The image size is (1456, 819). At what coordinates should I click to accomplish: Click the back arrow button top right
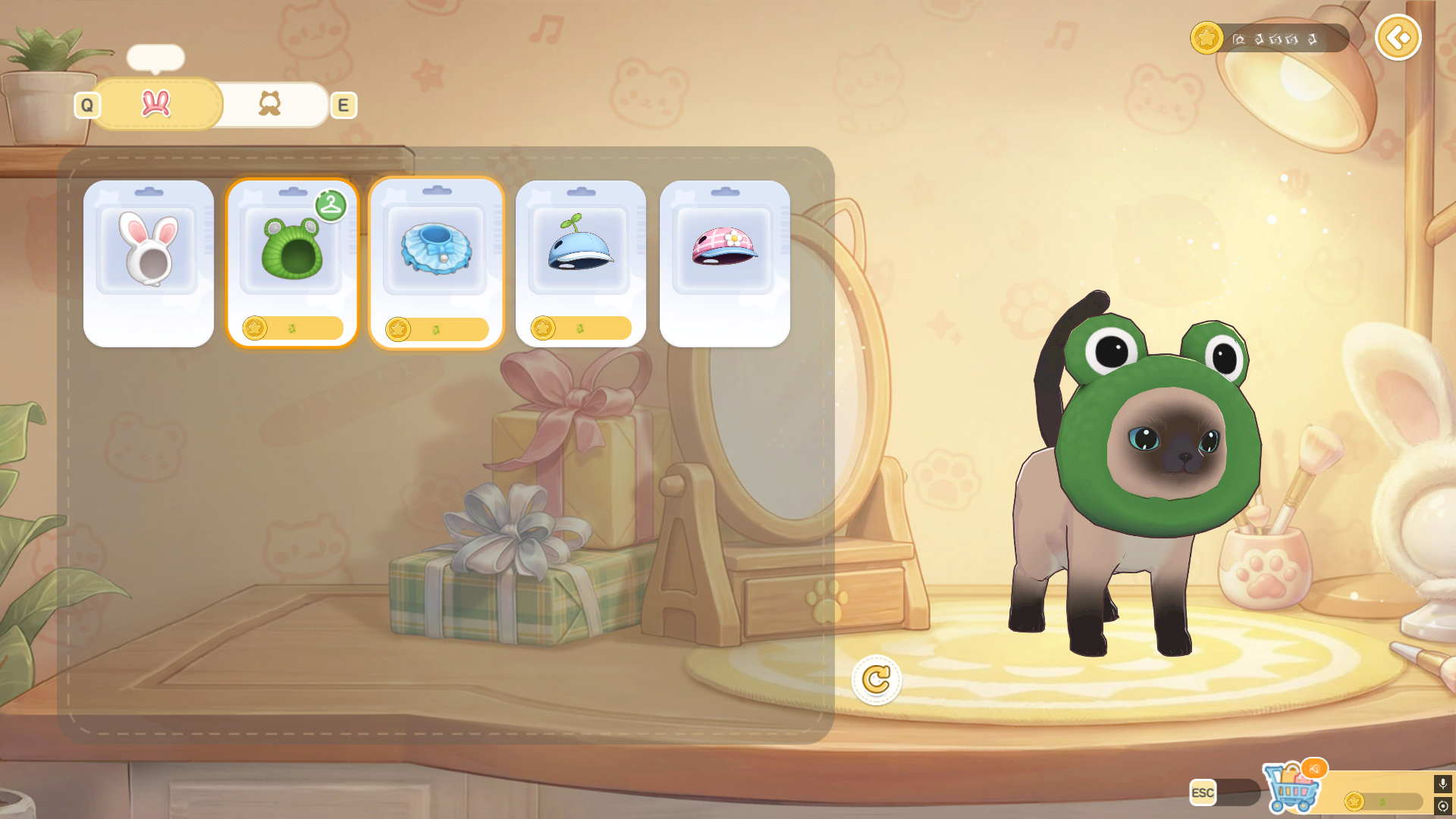pos(1398,37)
